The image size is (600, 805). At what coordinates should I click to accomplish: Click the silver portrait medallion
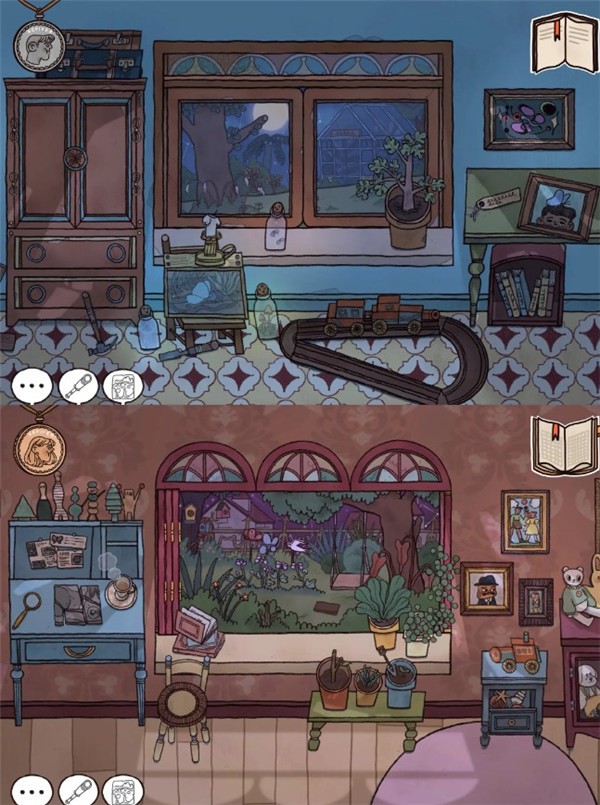pyautogui.click(x=39, y=43)
